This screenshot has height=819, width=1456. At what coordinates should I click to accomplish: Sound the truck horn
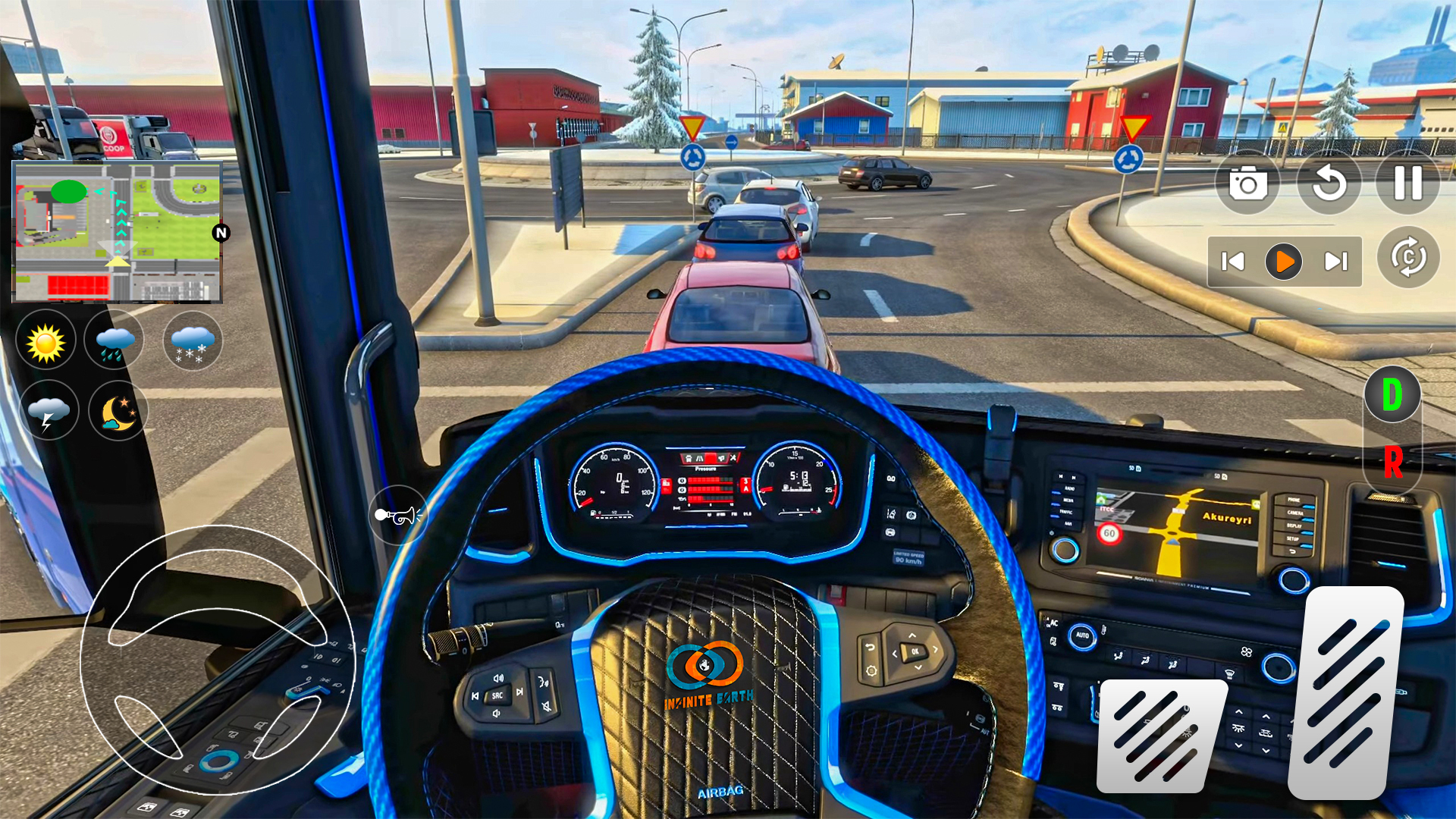399,515
